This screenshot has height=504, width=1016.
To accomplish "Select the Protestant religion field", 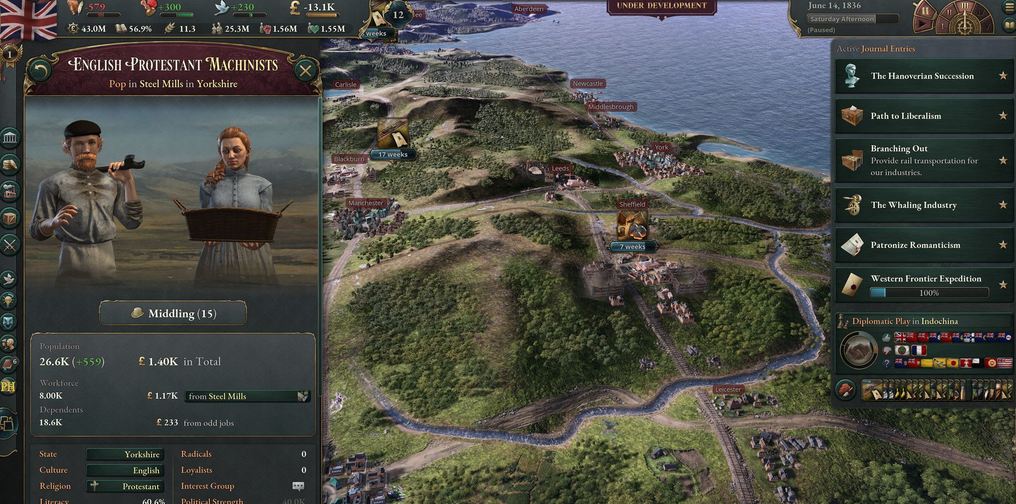I will 124,486.
